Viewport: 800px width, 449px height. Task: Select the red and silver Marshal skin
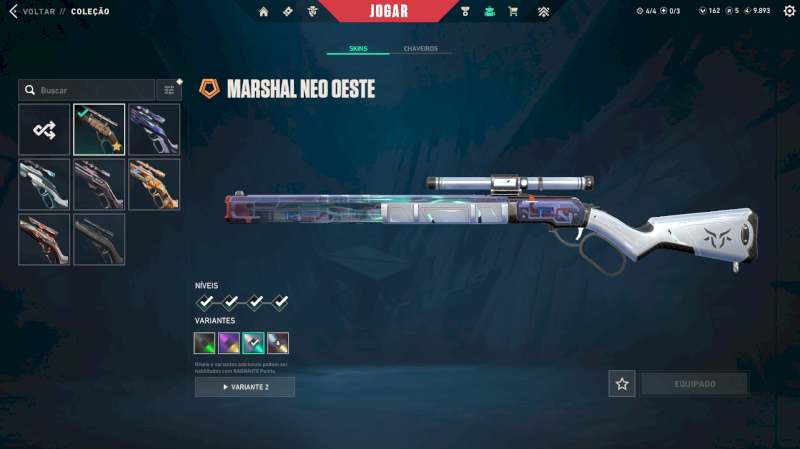[x=44, y=239]
